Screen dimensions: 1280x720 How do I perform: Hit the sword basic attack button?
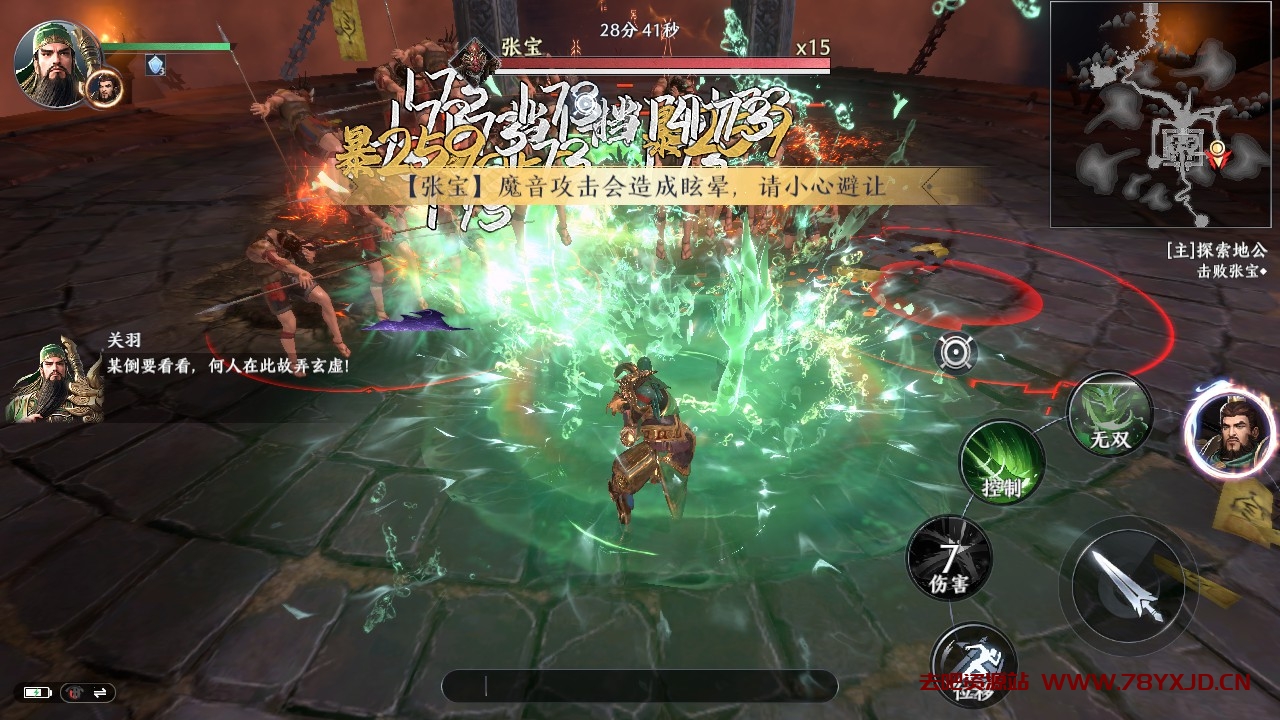click(x=1128, y=585)
